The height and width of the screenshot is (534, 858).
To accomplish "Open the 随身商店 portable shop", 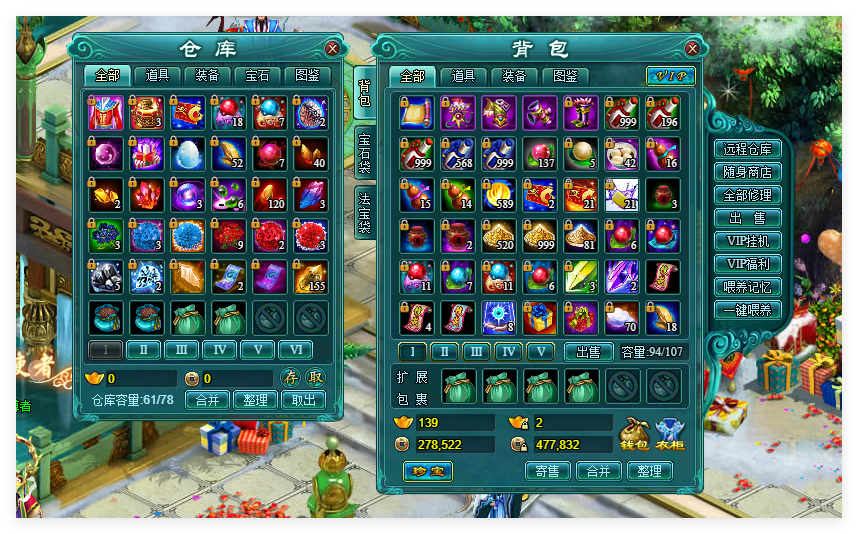I will (747, 172).
